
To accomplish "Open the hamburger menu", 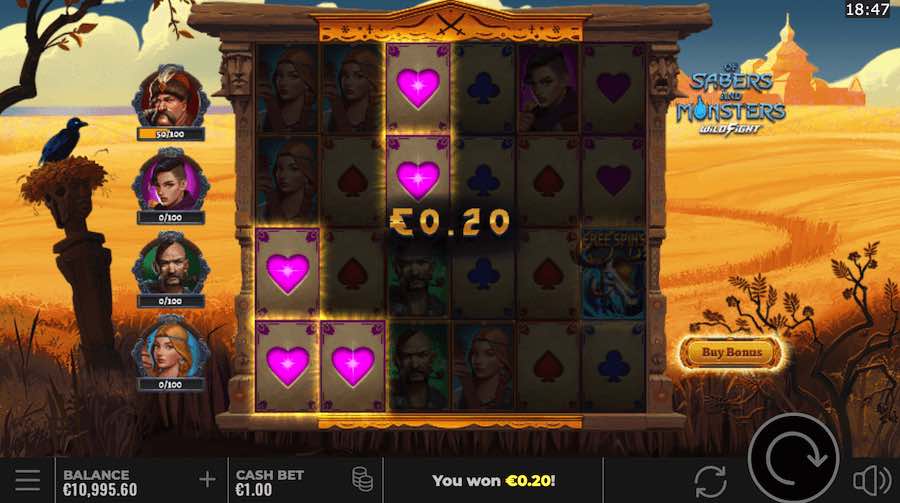I will coord(27,480).
